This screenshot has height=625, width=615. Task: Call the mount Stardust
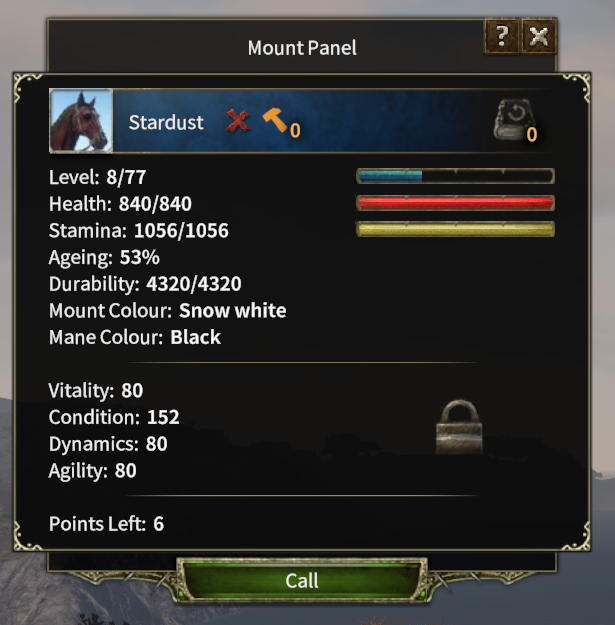(x=302, y=581)
